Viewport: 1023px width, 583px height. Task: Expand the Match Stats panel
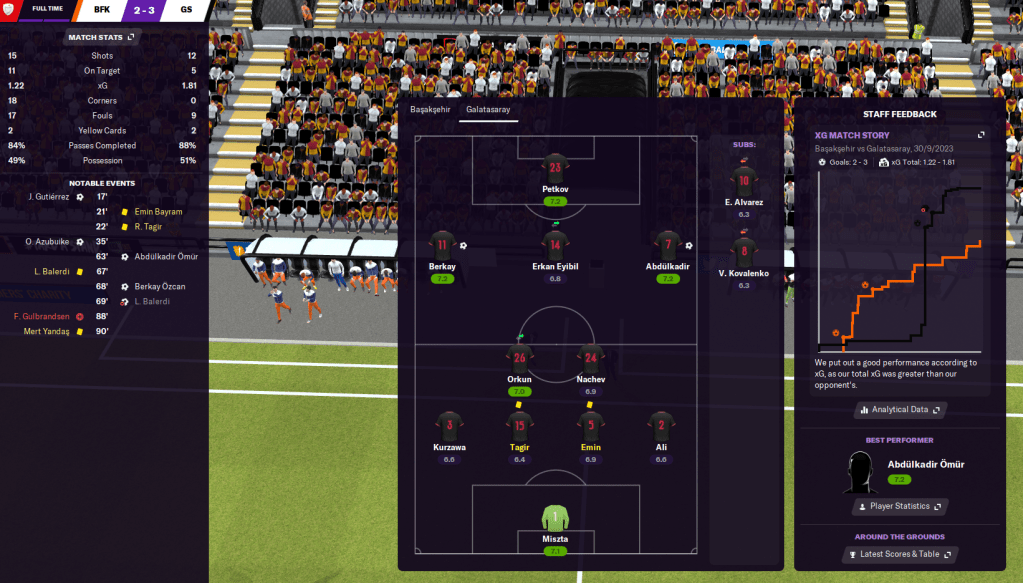click(x=101, y=37)
